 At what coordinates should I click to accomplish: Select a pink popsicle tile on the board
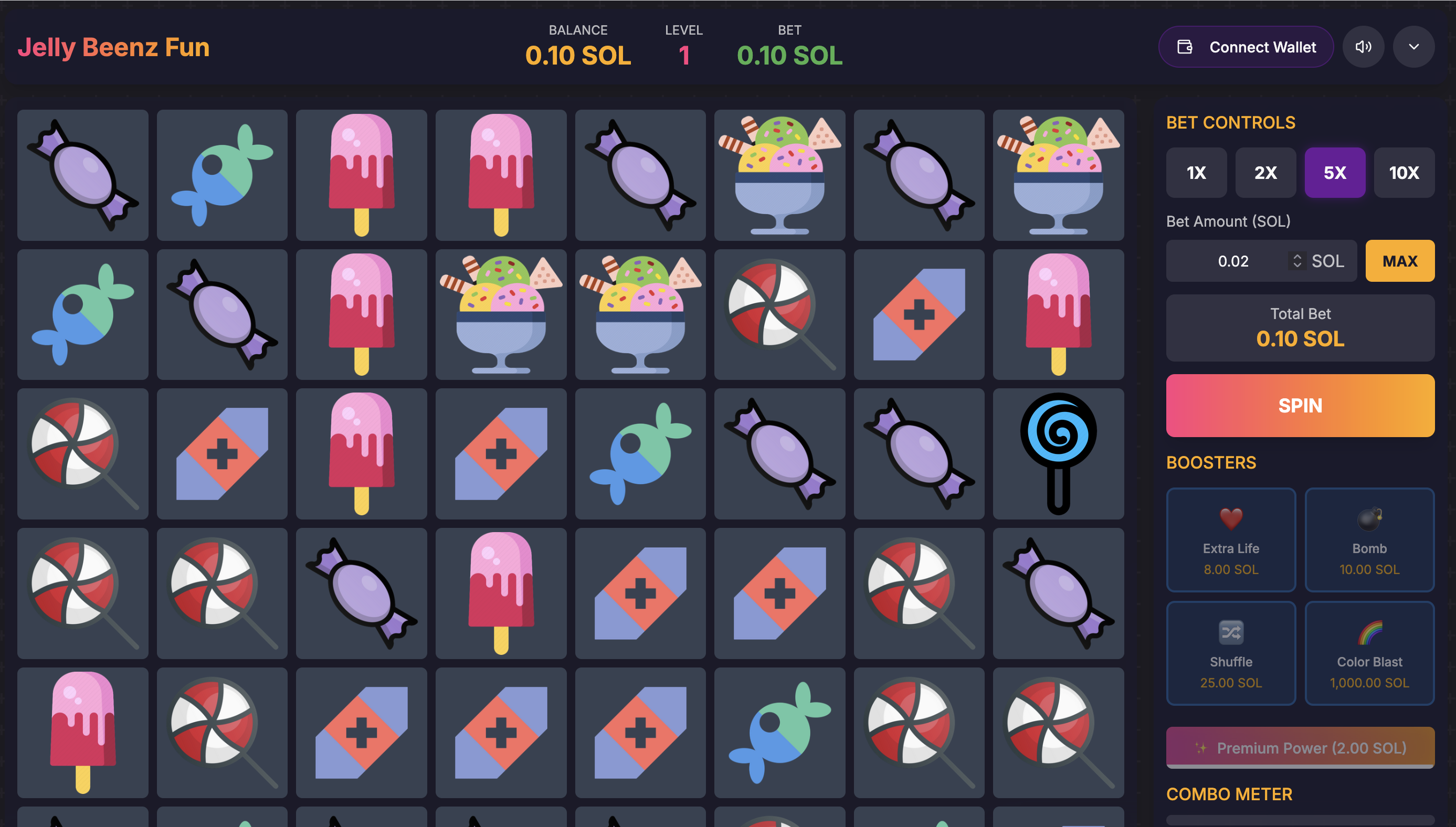click(361, 175)
